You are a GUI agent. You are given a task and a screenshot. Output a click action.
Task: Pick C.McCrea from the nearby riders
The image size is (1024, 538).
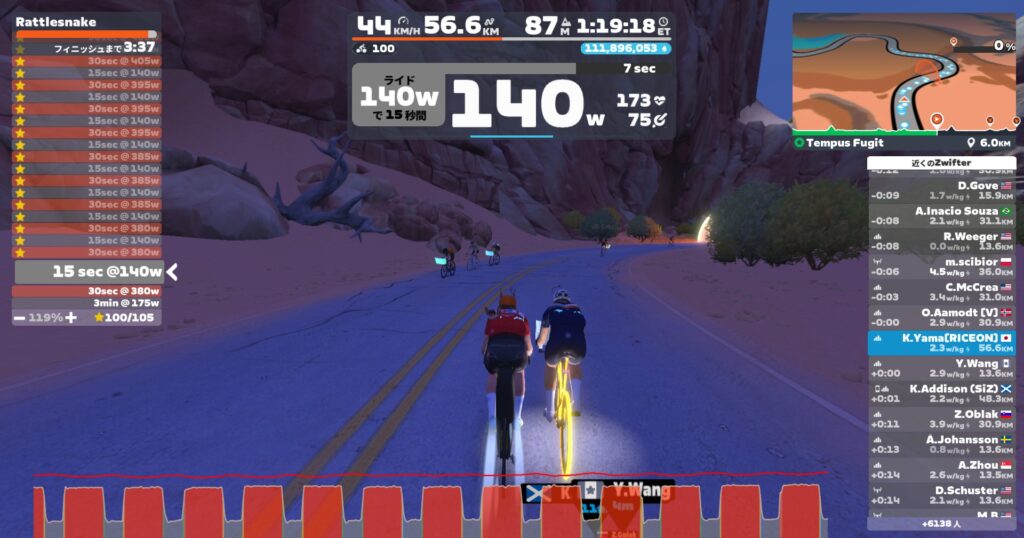point(941,292)
